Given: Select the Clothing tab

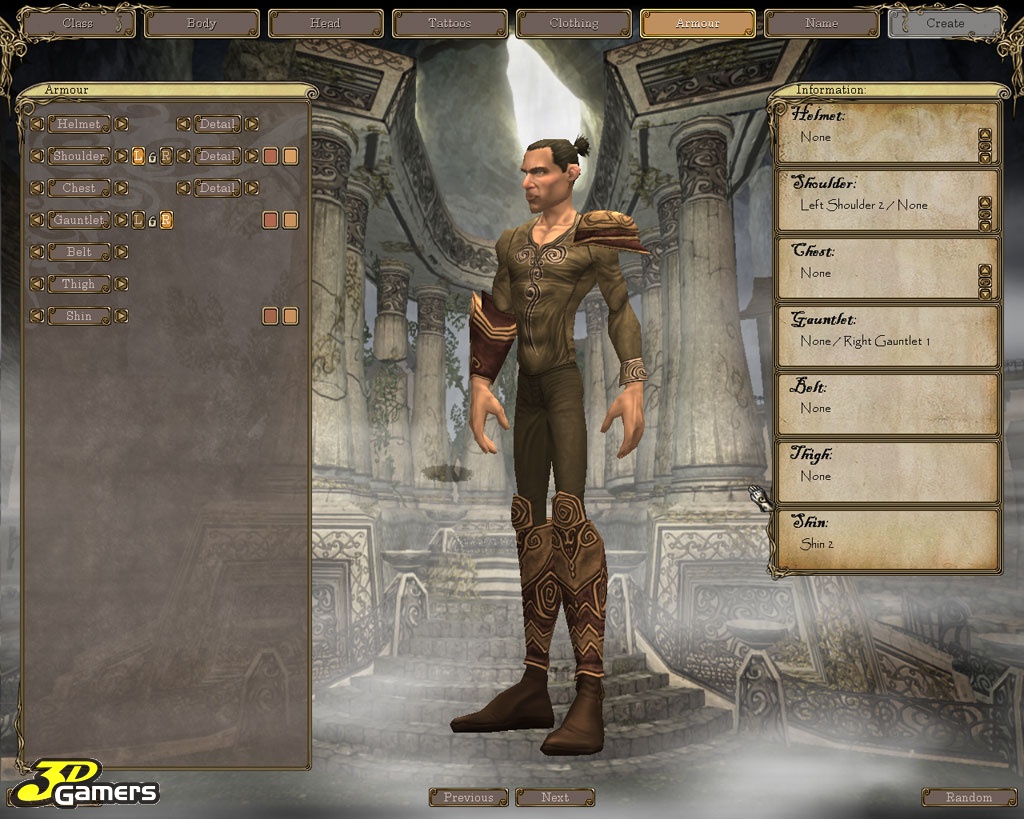Looking at the screenshot, I should [574, 23].
